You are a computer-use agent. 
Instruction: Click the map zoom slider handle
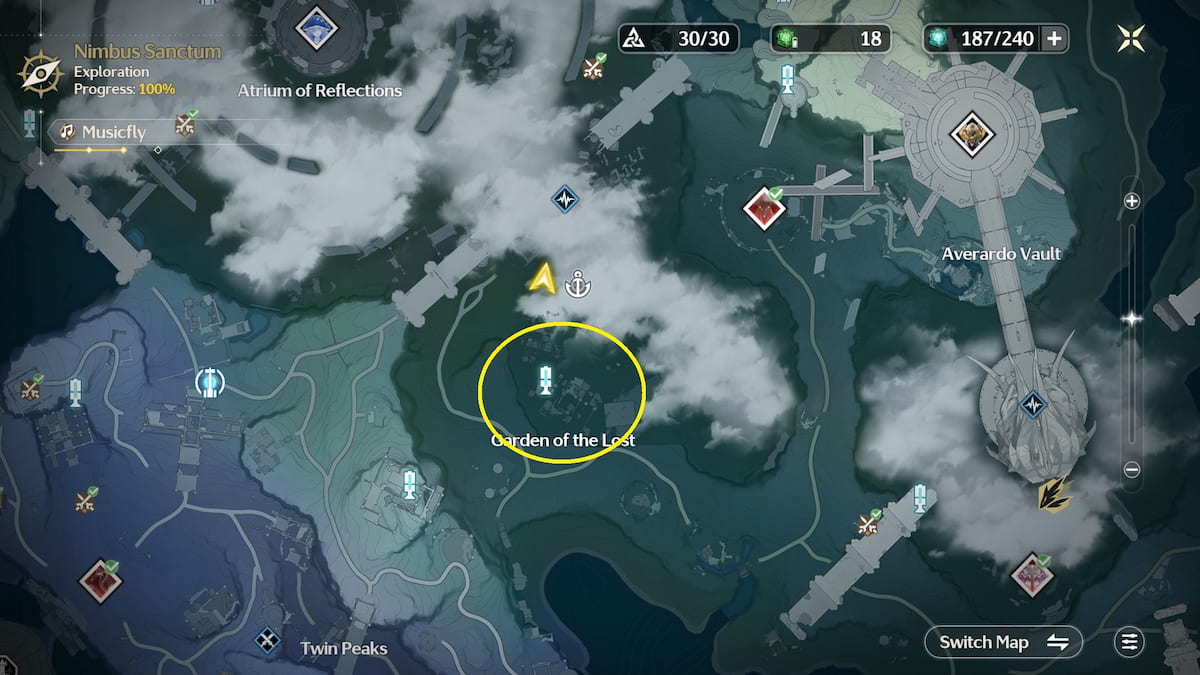pyautogui.click(x=1132, y=319)
